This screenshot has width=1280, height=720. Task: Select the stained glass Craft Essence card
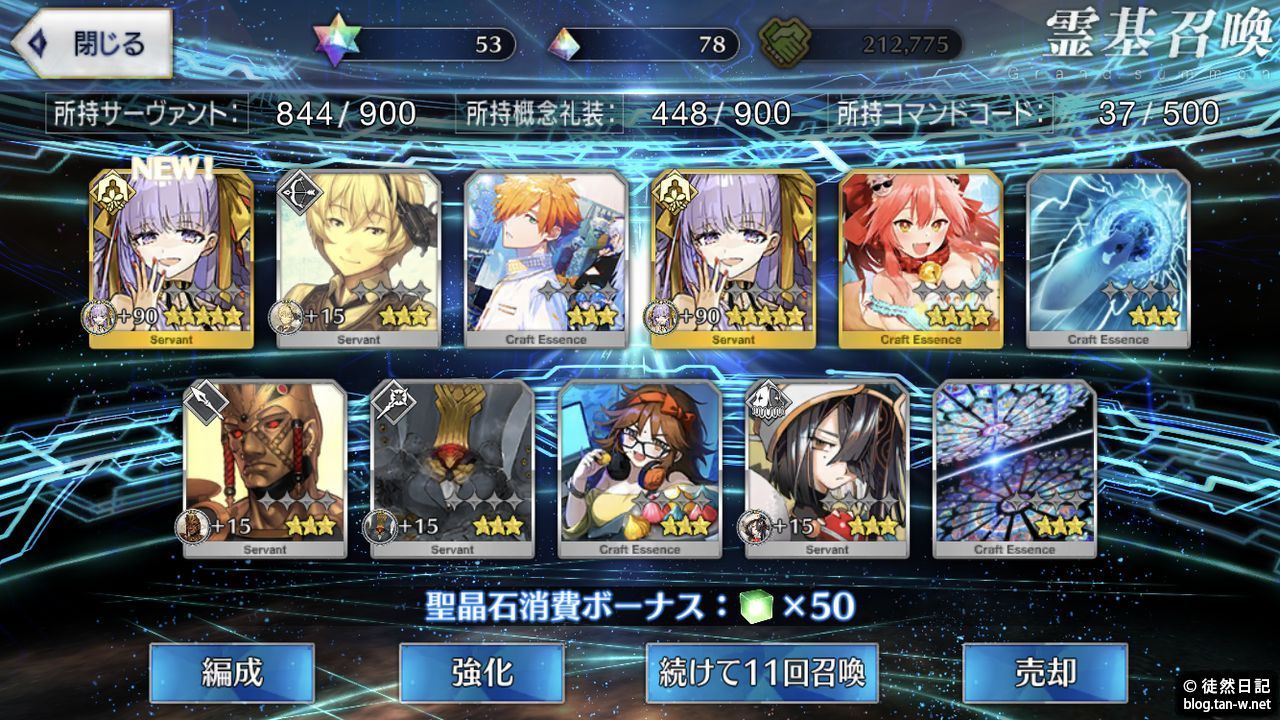[x=1014, y=468]
